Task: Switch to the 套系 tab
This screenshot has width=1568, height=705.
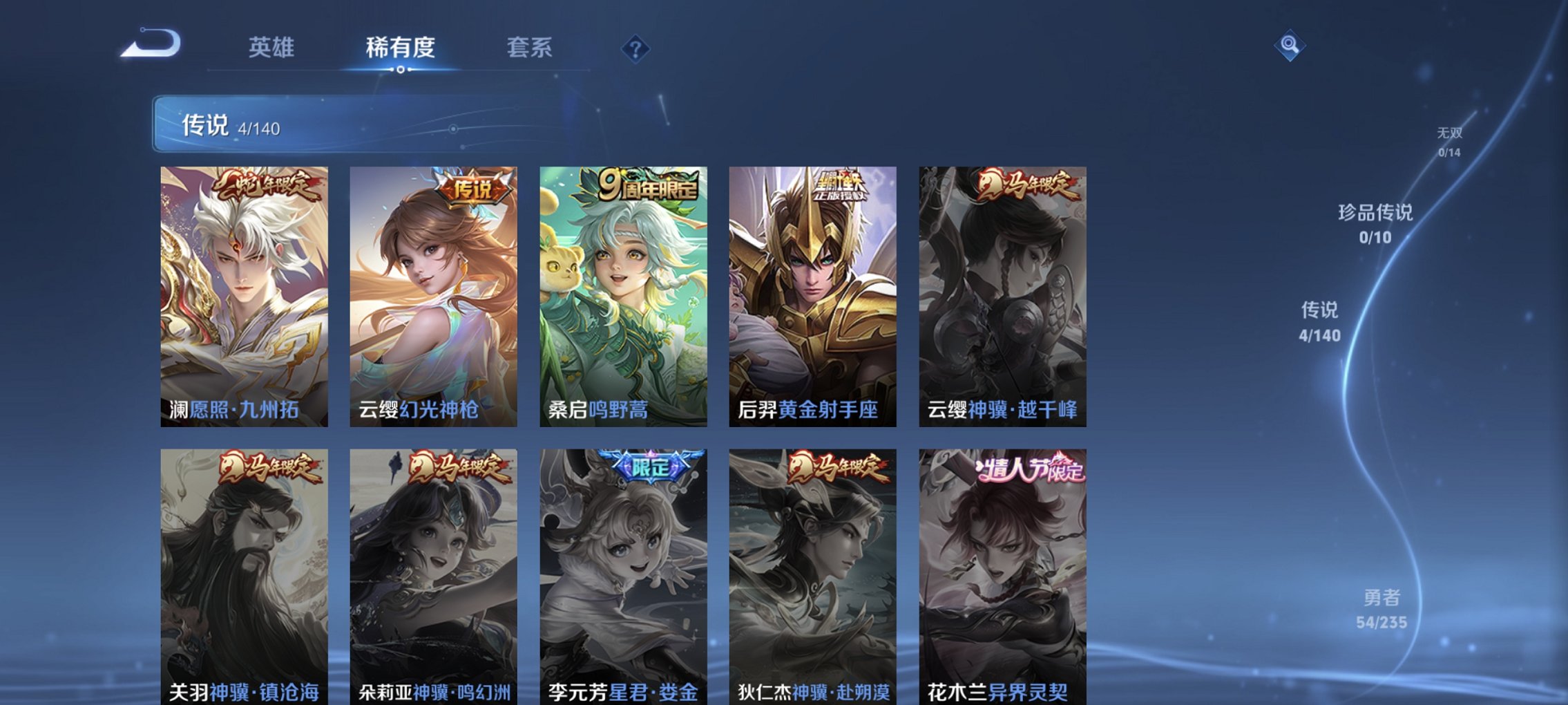Action: (528, 48)
